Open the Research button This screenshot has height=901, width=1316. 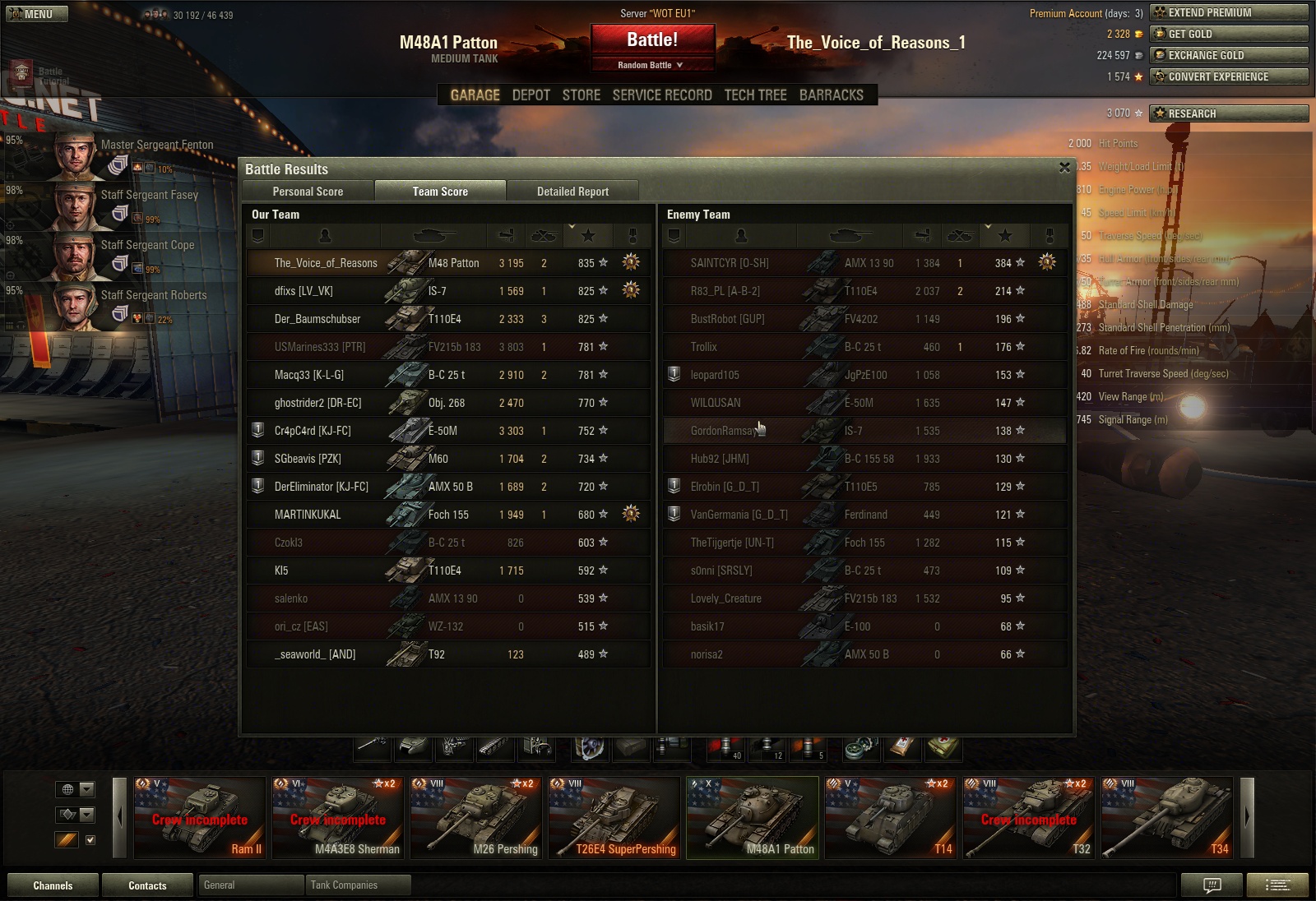tap(1229, 113)
